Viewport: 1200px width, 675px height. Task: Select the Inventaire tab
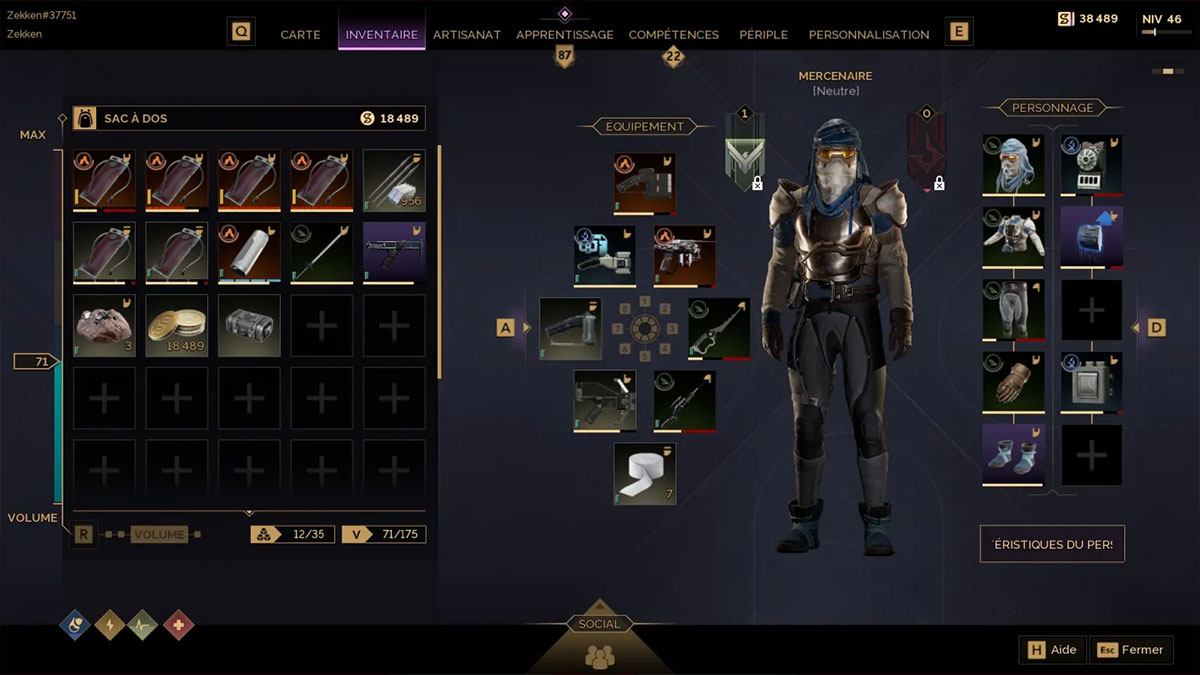(382, 34)
